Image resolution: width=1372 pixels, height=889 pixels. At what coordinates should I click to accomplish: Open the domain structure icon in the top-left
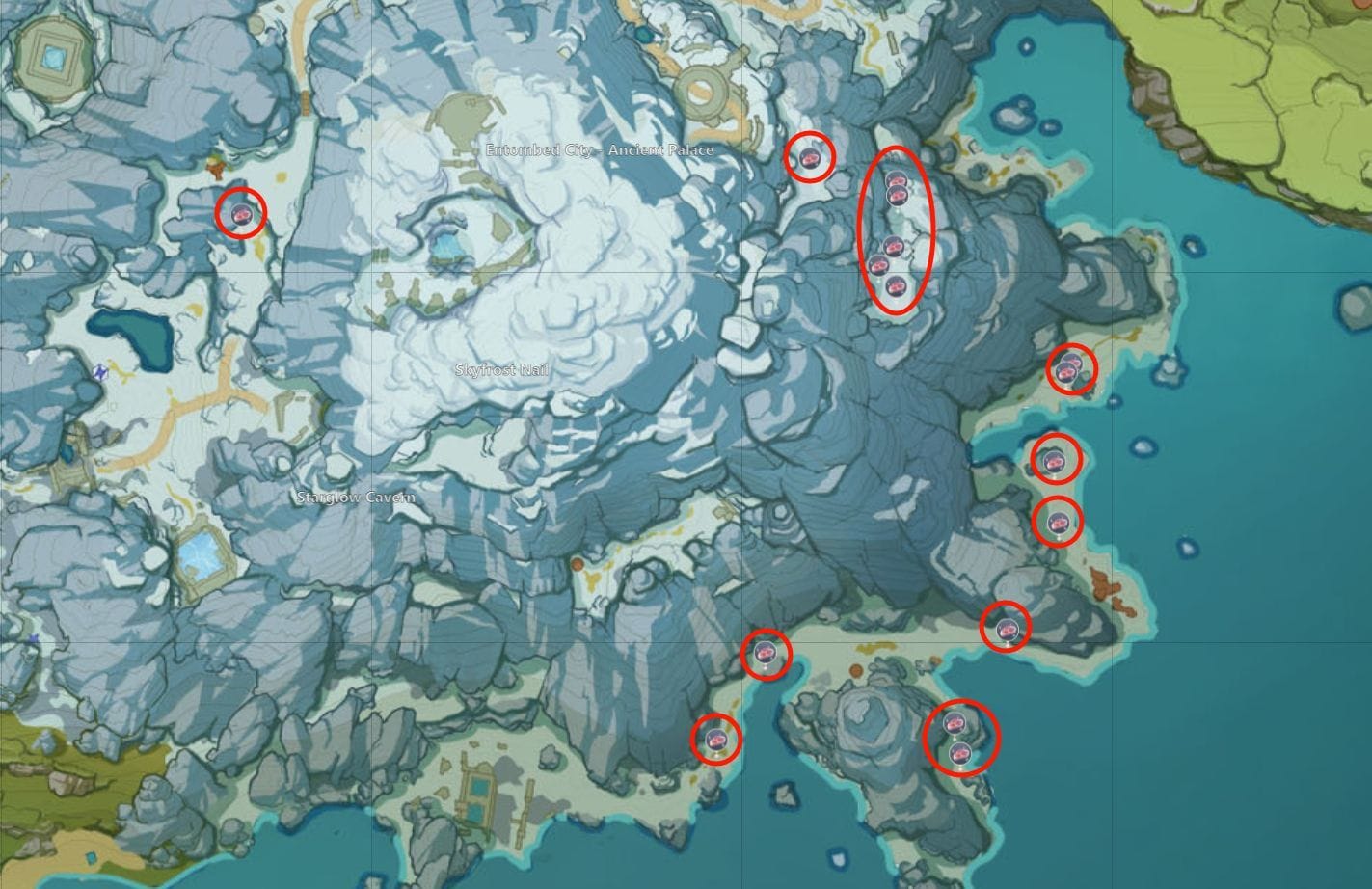coord(53,58)
